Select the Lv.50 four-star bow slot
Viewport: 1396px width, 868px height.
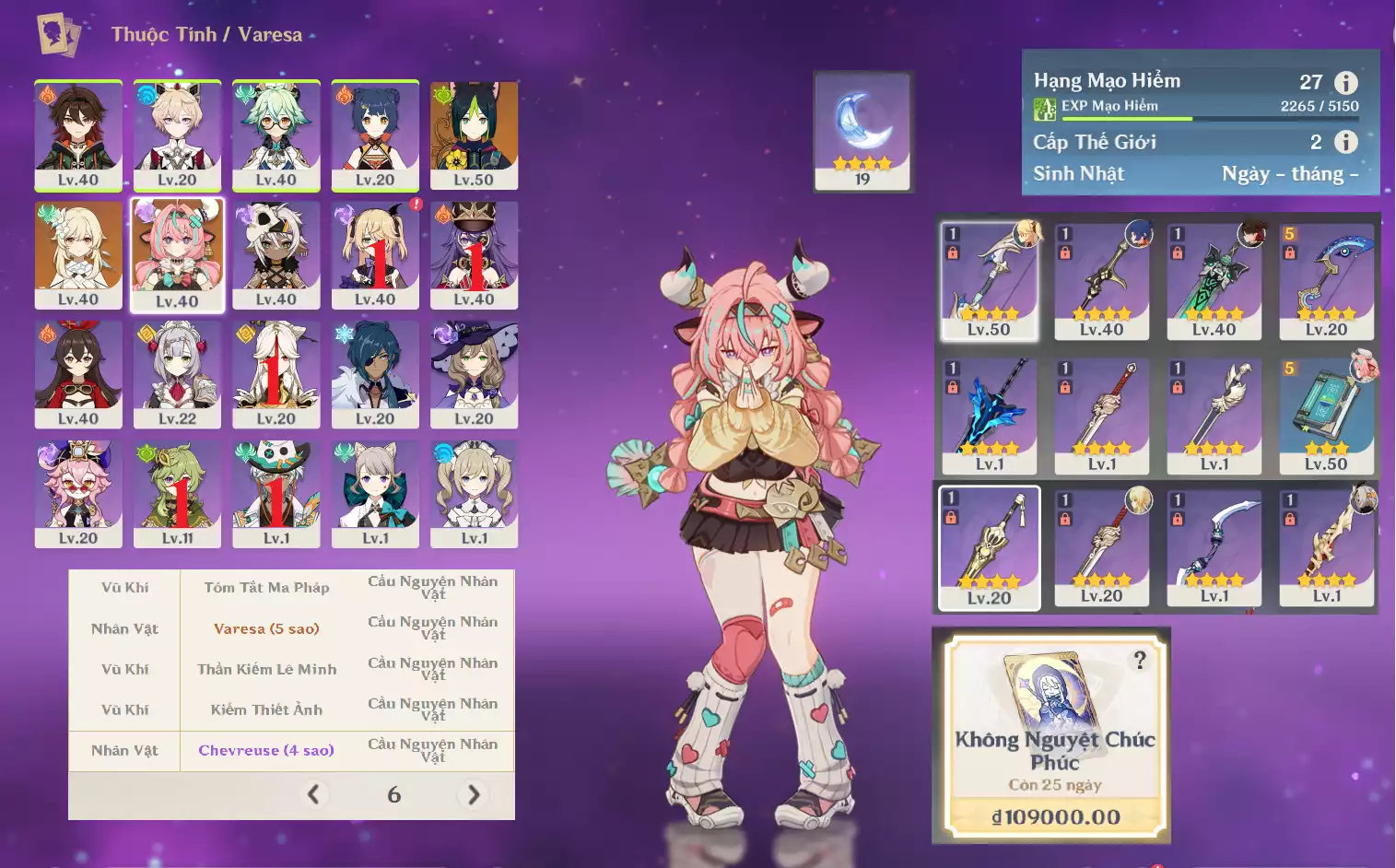click(x=989, y=280)
